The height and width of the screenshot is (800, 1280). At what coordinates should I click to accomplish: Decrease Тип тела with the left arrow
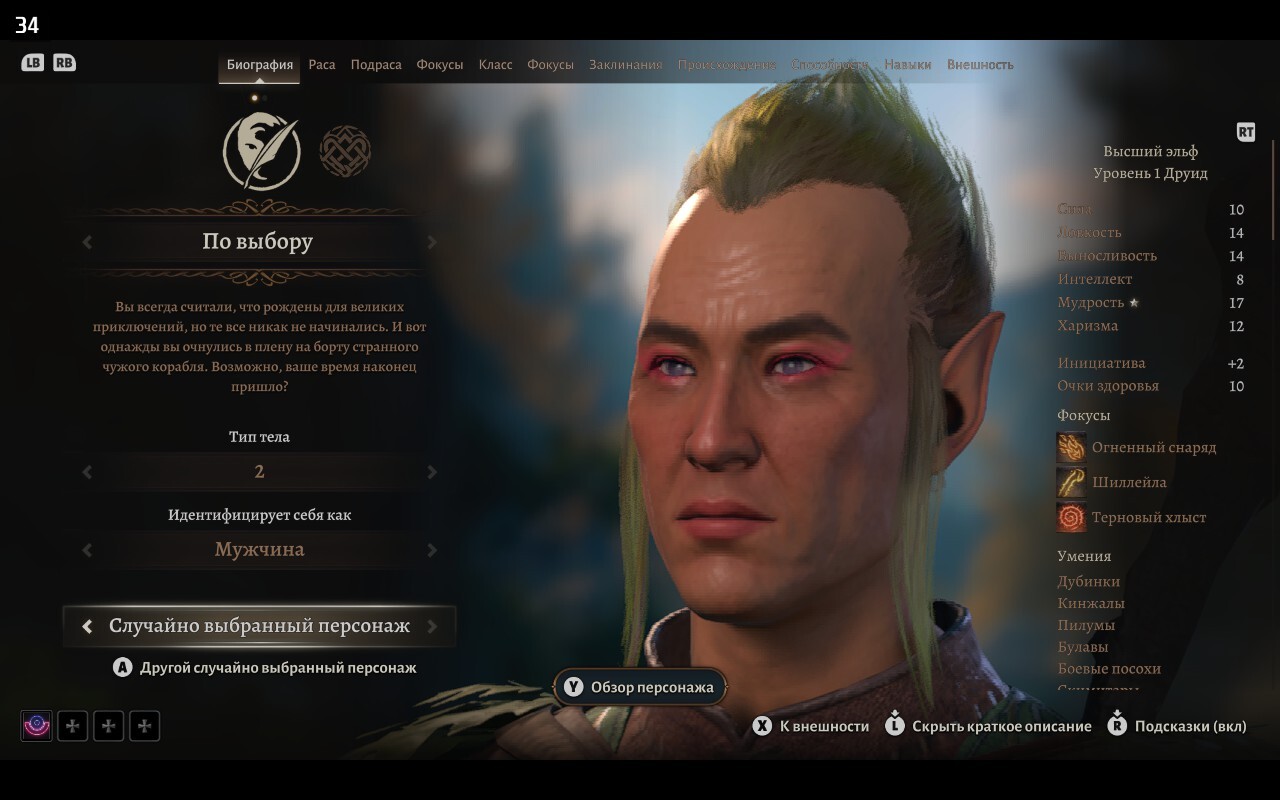87,472
